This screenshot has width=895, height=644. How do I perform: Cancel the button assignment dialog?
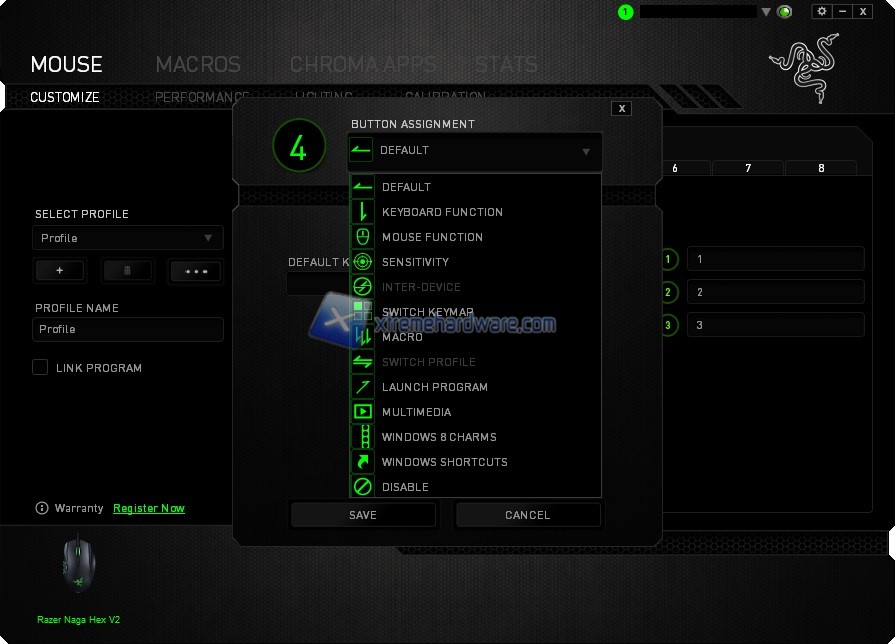(x=528, y=515)
